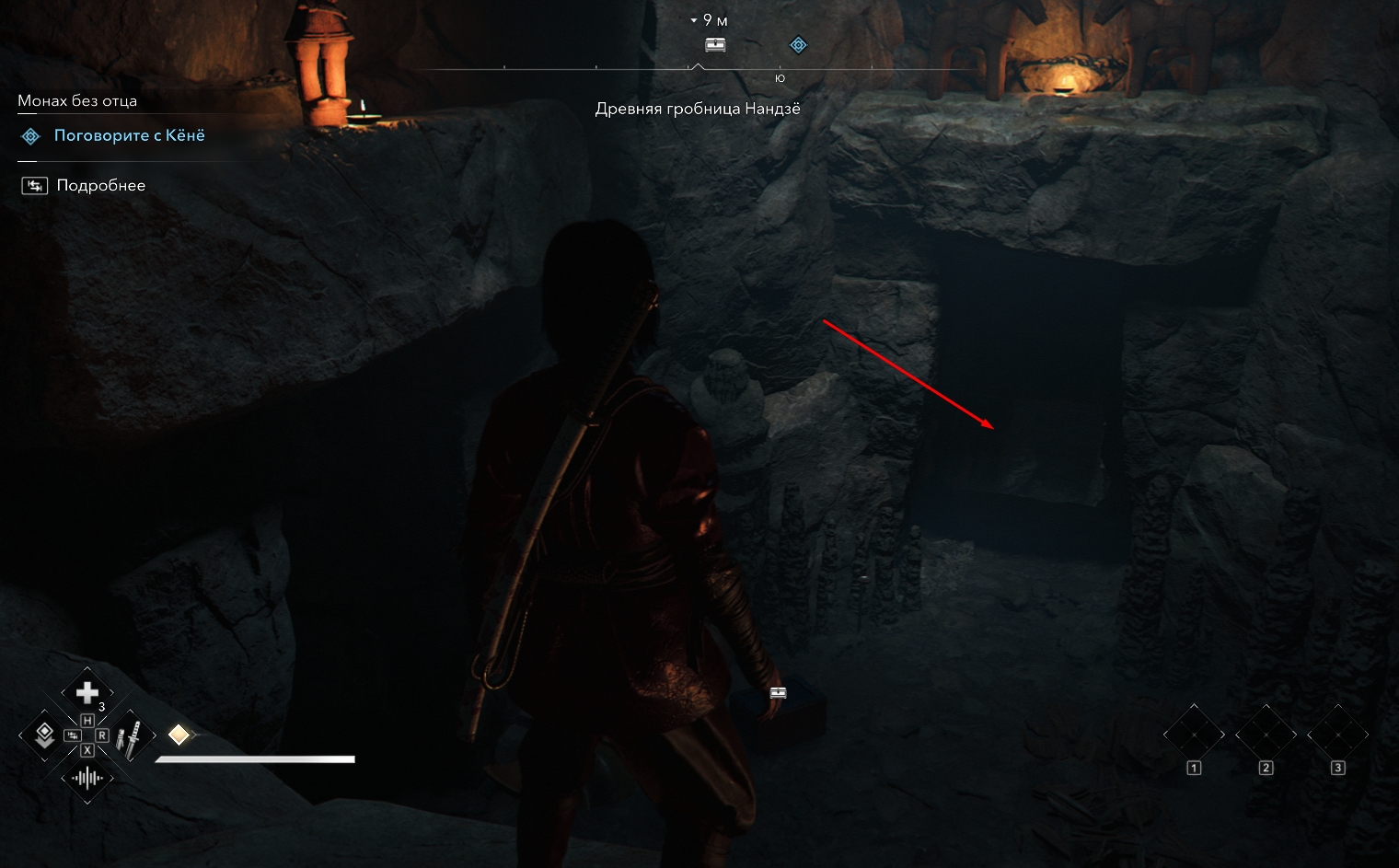Open the quest objective 'Поговорите с Кёнё'
Image resolution: width=1399 pixels, height=868 pixels.
[x=129, y=136]
